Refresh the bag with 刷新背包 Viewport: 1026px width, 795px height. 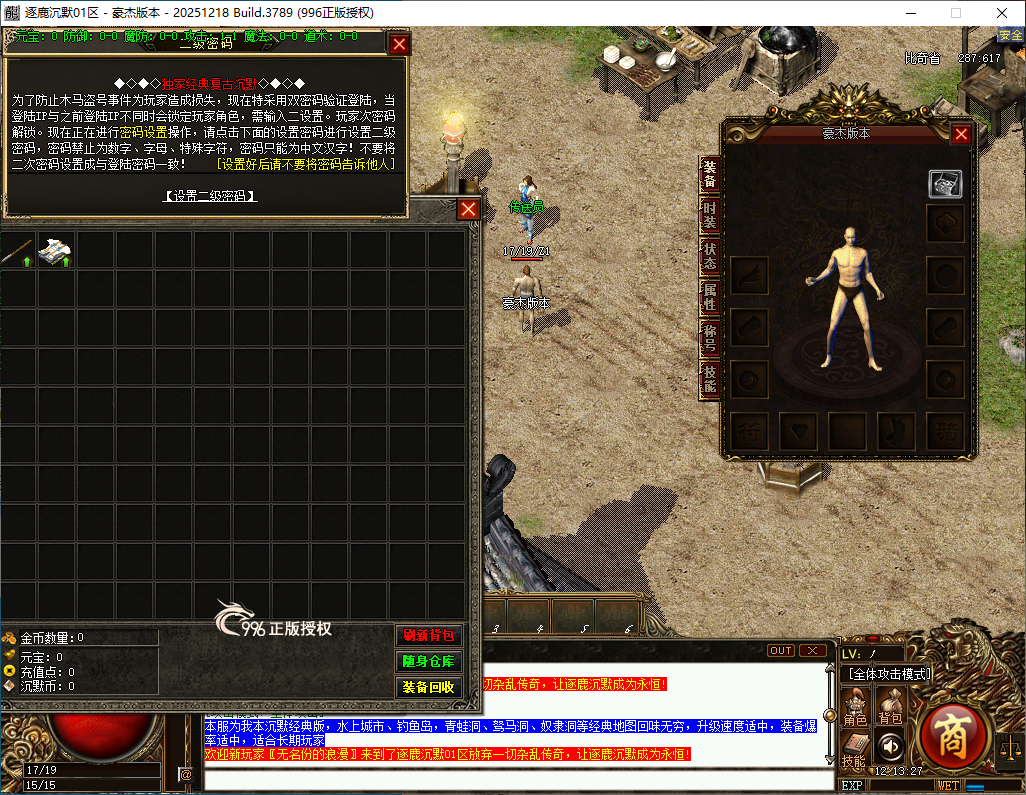click(x=429, y=636)
